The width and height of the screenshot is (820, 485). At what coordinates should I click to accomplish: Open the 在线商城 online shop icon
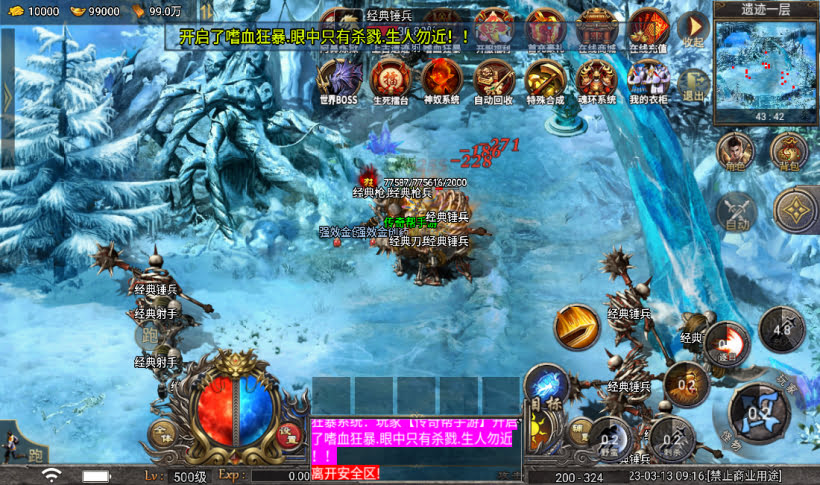point(597,28)
